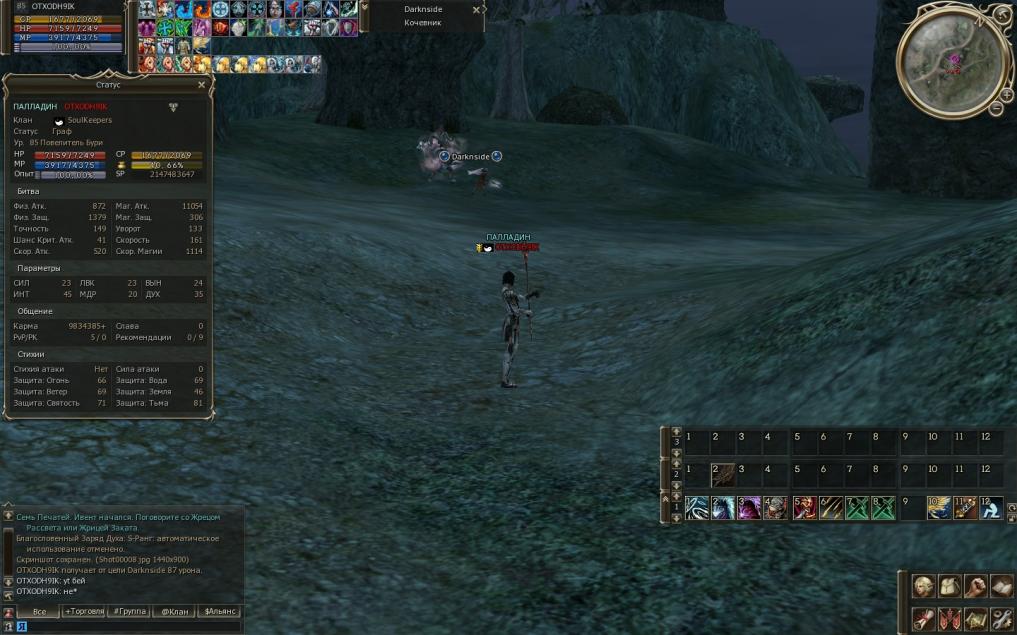This screenshot has height=635, width=1017.
Task: Click the chat message input field
Action: tap(130, 627)
